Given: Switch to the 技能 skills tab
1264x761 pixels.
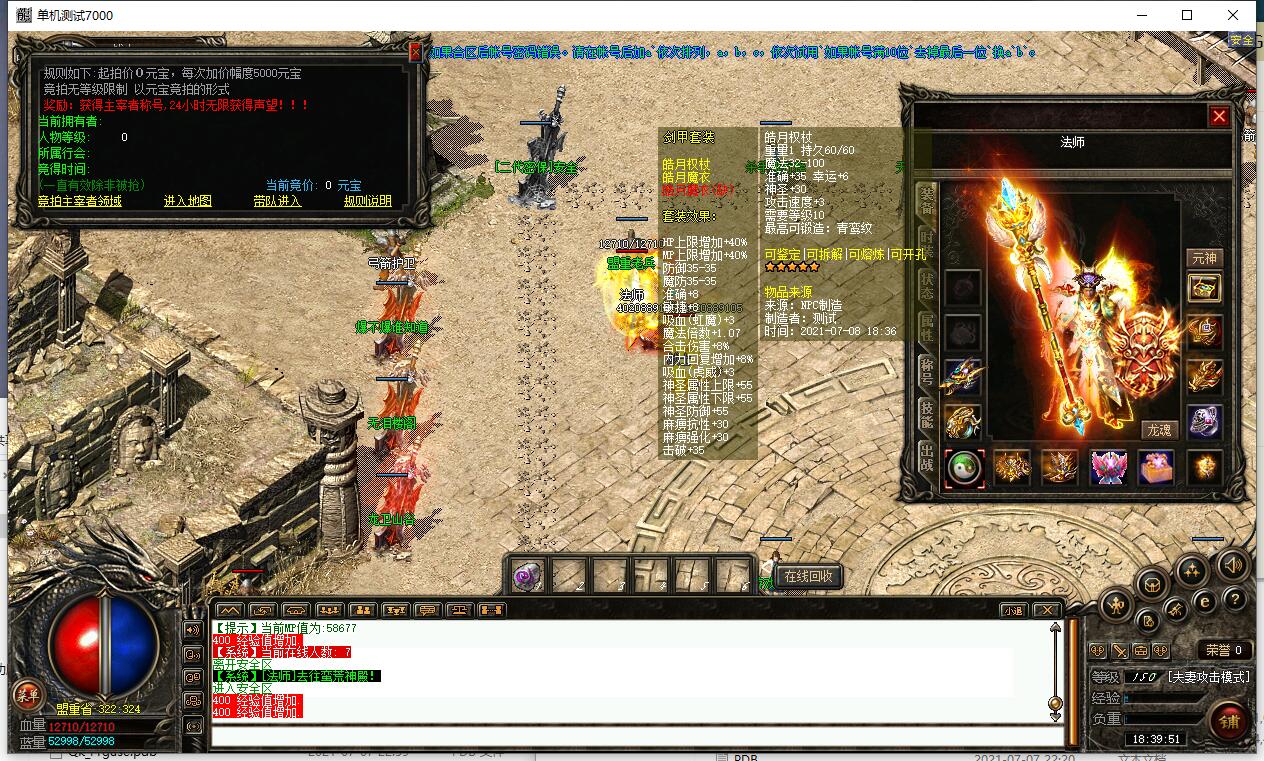Looking at the screenshot, I should 926,414.
